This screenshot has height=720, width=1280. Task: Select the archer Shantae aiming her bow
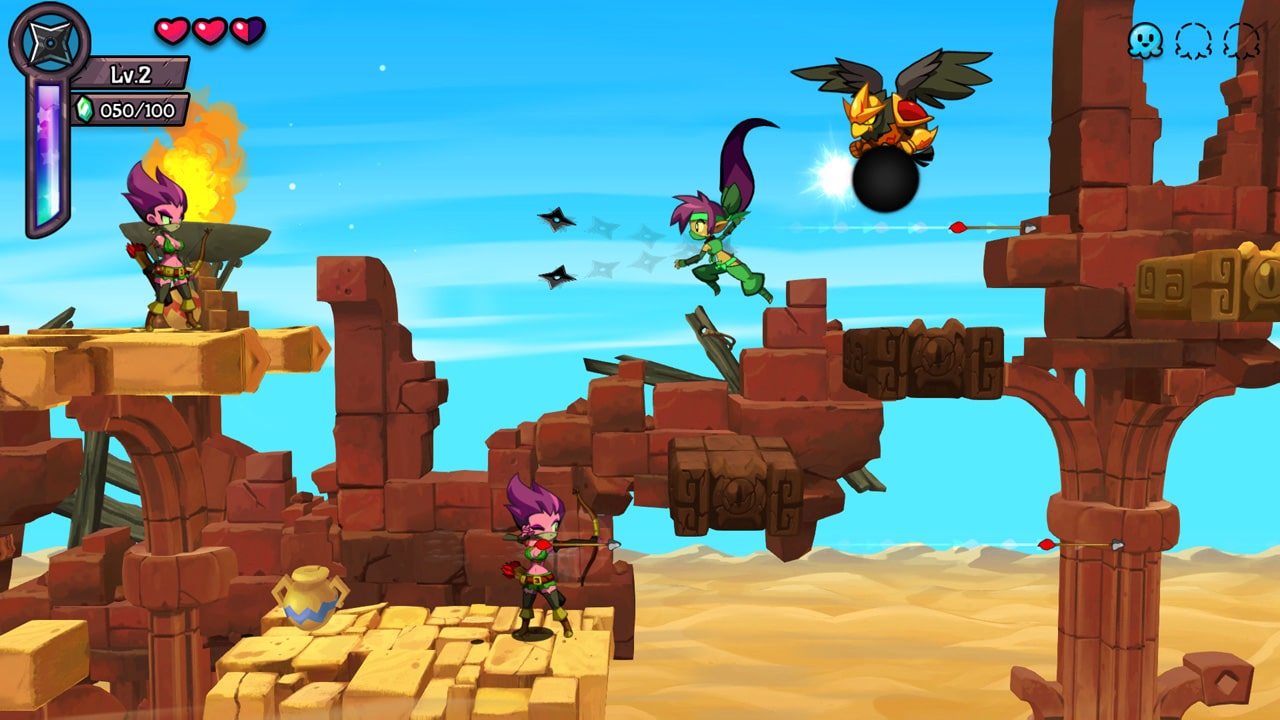coord(540,560)
